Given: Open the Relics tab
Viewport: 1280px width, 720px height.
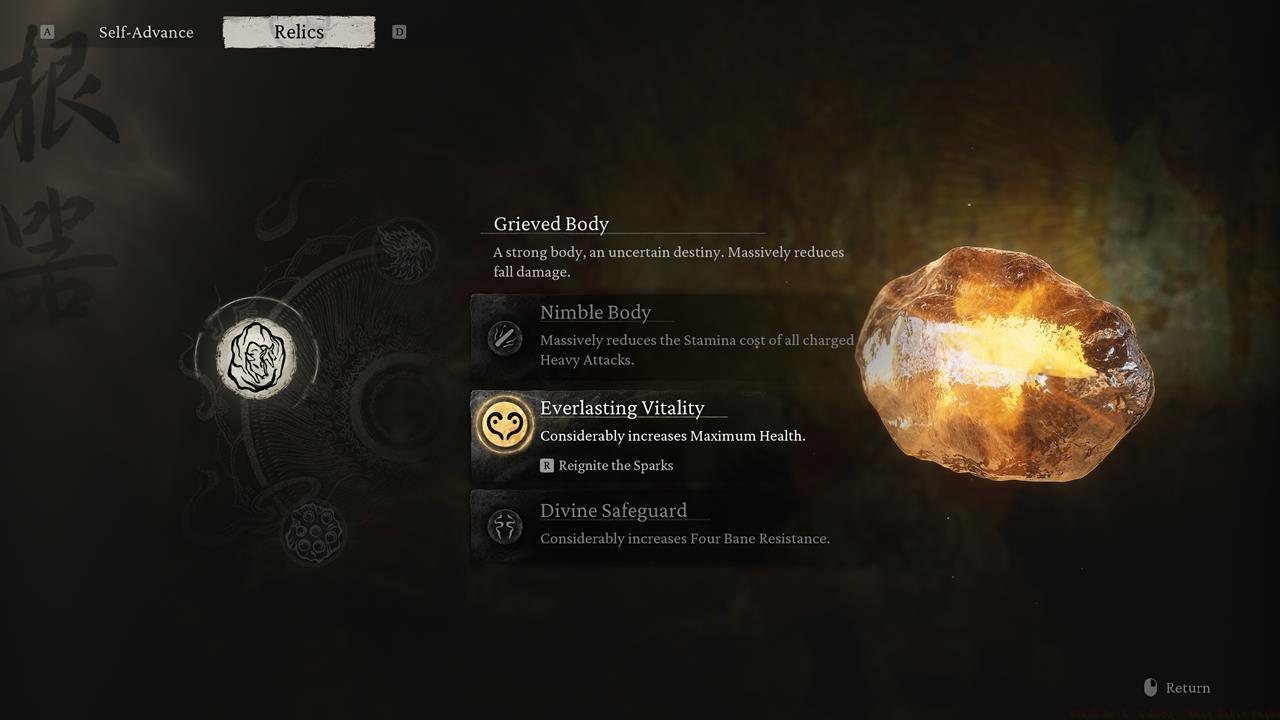Looking at the screenshot, I should (298, 32).
